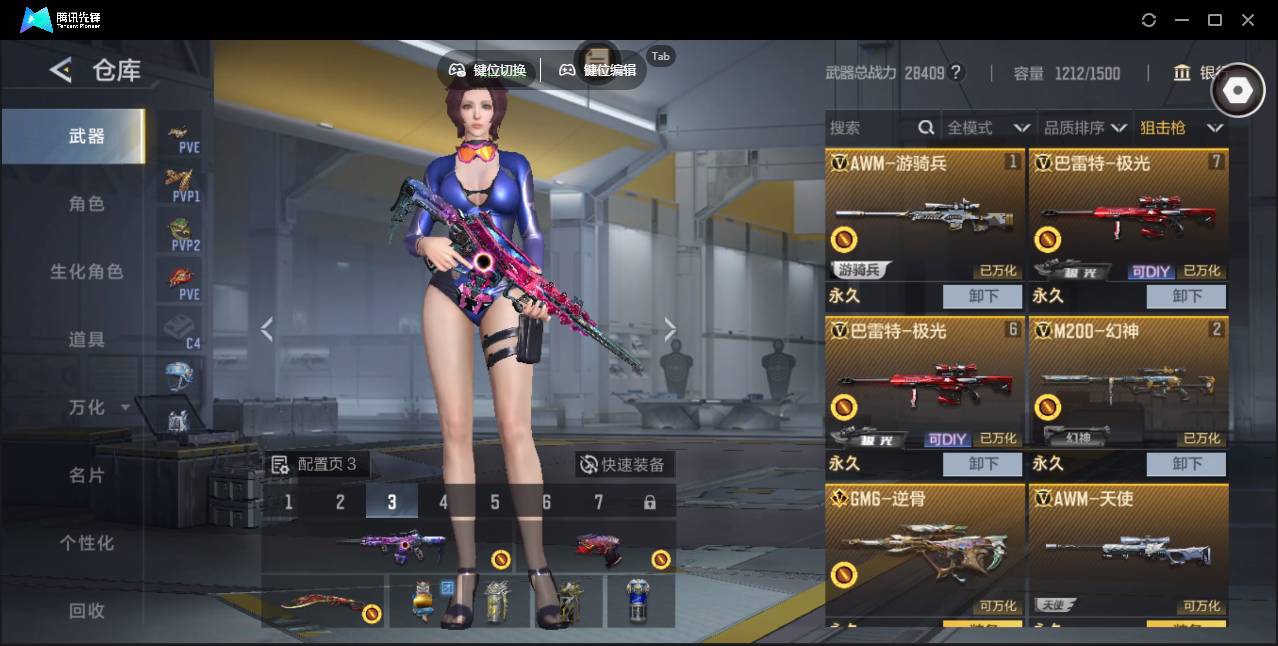Select the M200-幻神 weapon card

pyautogui.click(x=1128, y=383)
